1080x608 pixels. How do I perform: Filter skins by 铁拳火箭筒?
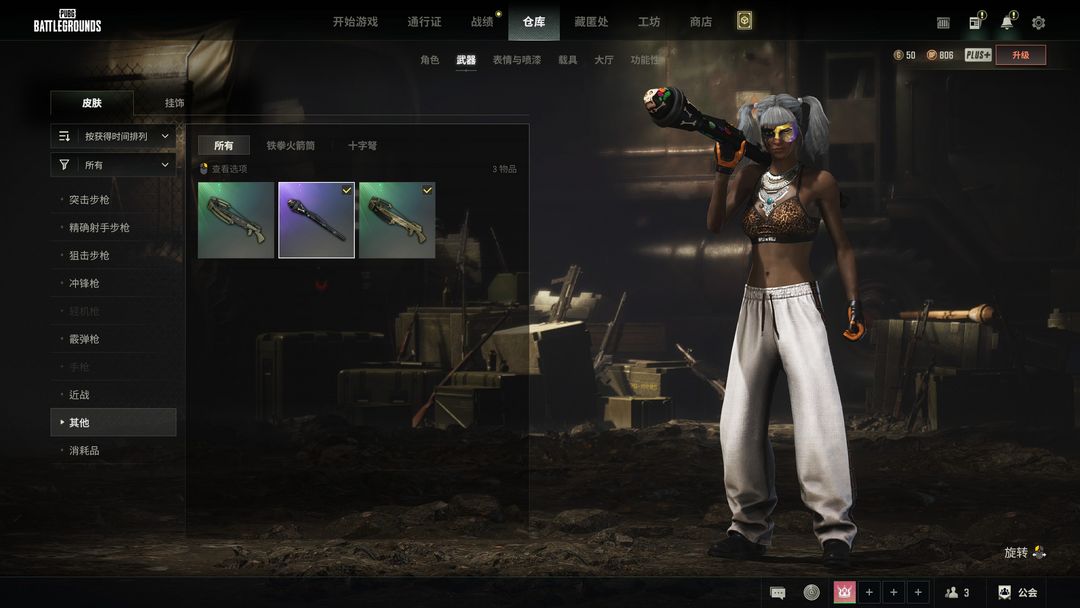point(290,146)
